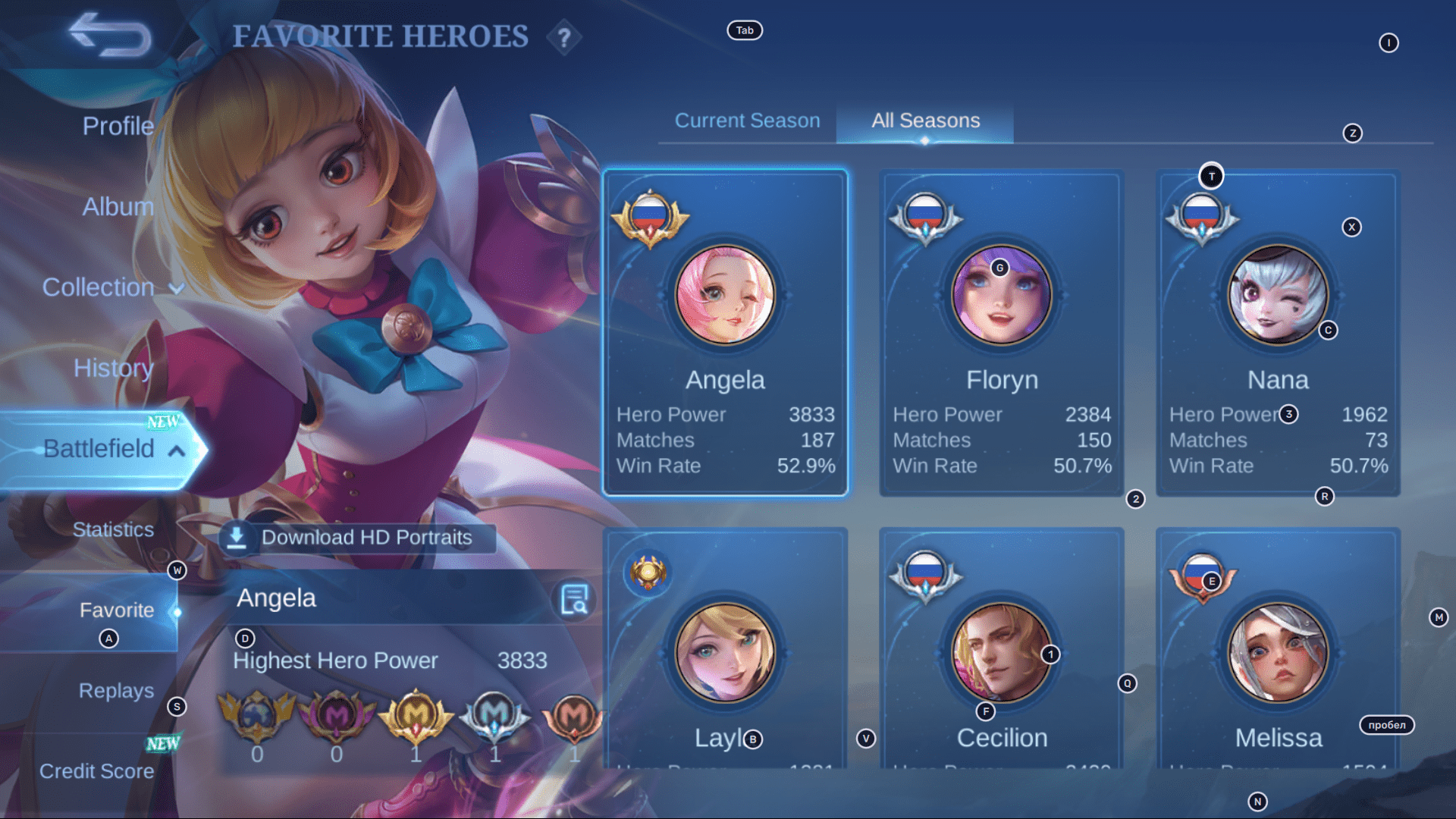1456x819 pixels.
Task: View the Credit Score page
Action: pos(96,771)
